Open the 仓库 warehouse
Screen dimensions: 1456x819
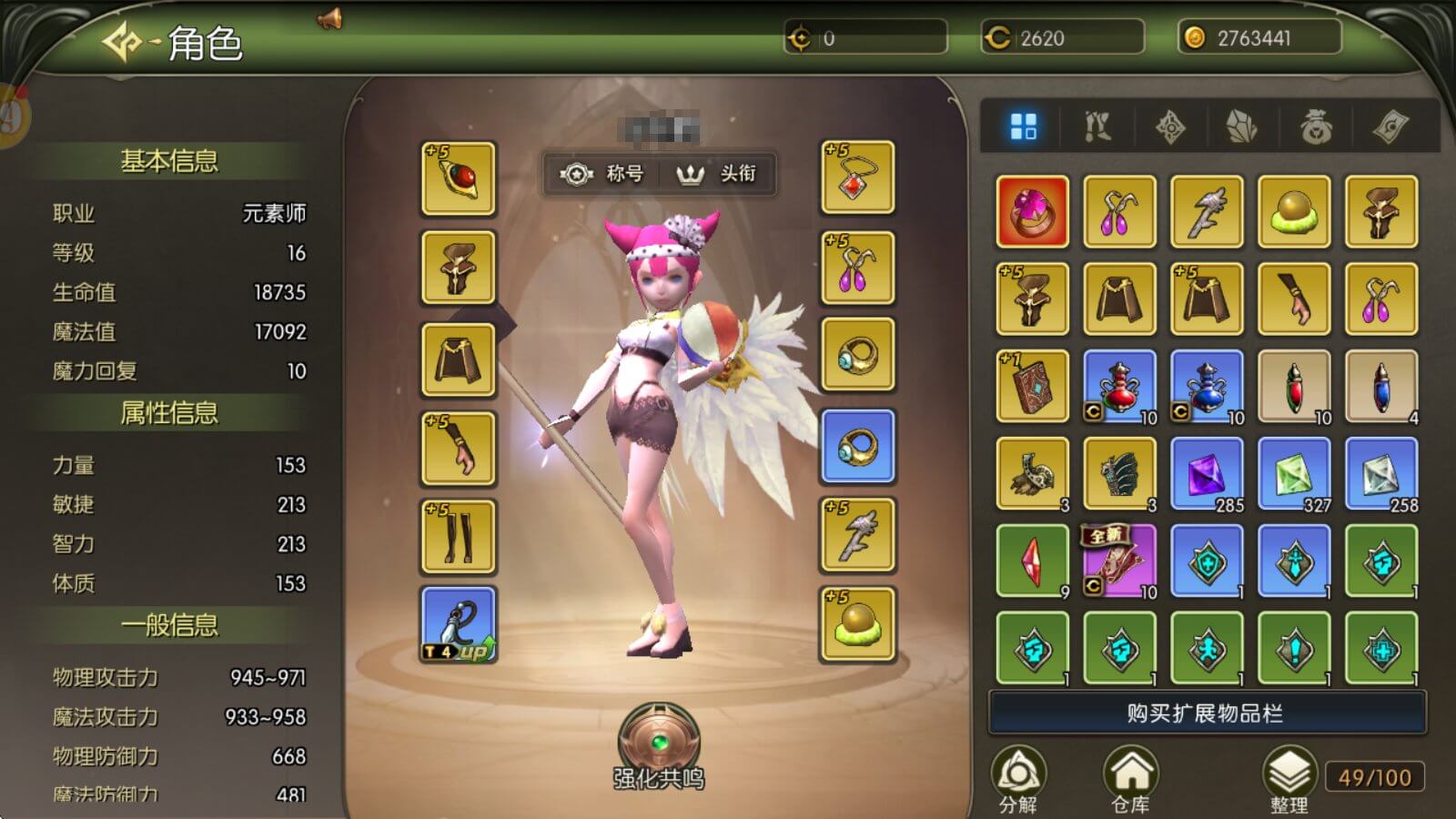click(x=1130, y=780)
